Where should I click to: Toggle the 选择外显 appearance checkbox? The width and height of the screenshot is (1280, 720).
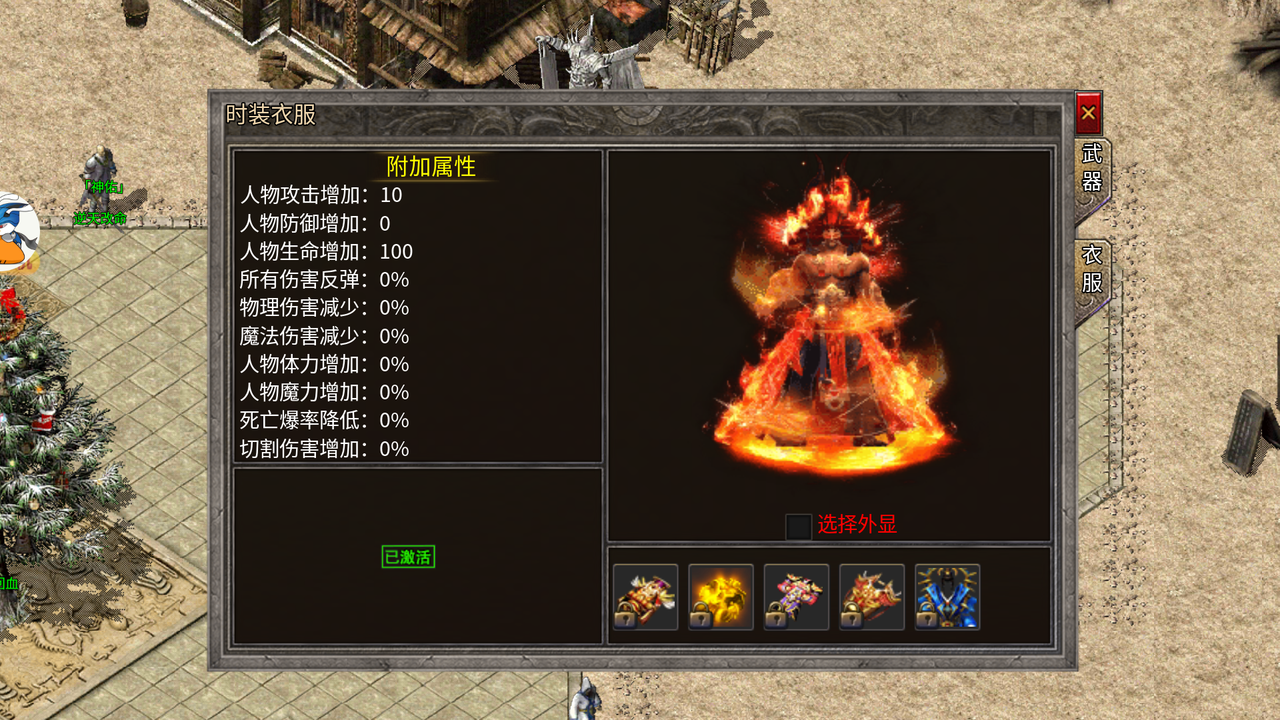pyautogui.click(x=798, y=526)
